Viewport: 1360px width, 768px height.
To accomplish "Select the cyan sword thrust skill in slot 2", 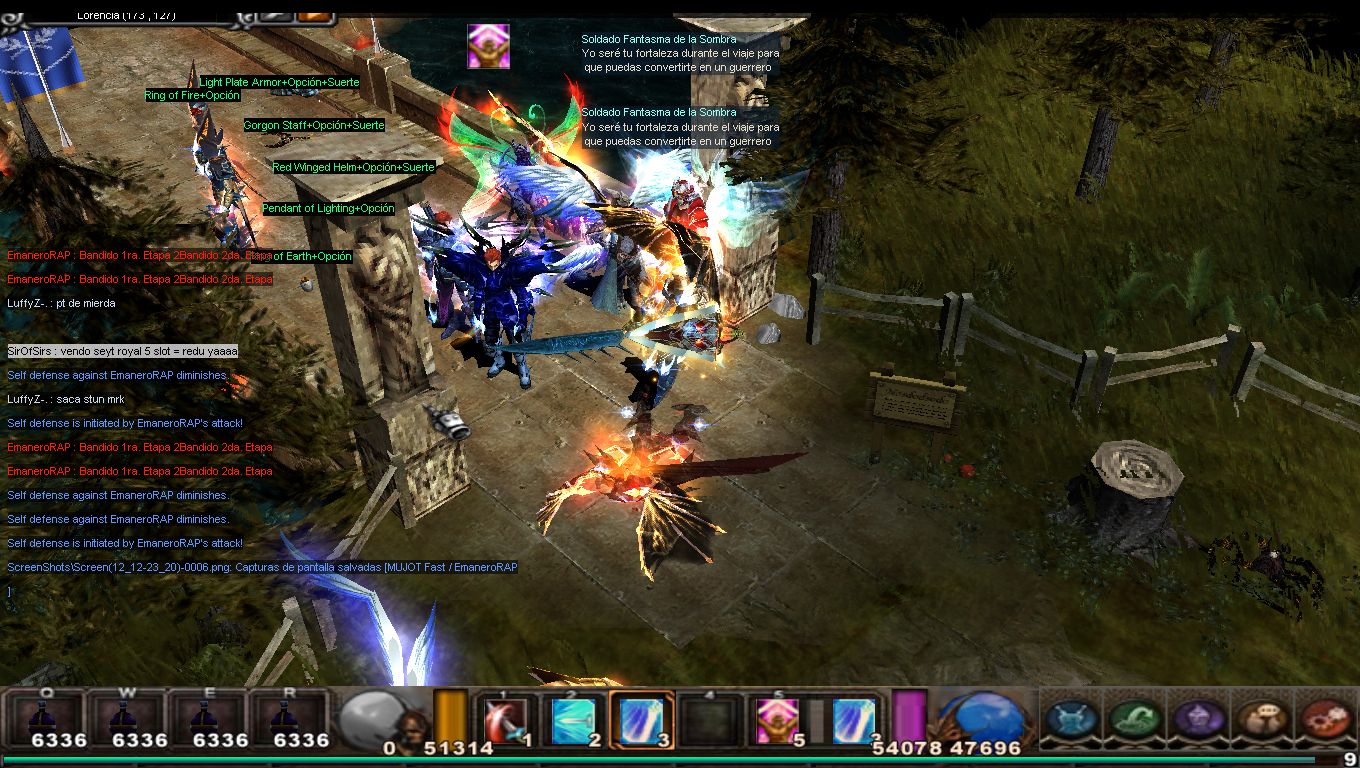I will tap(574, 719).
